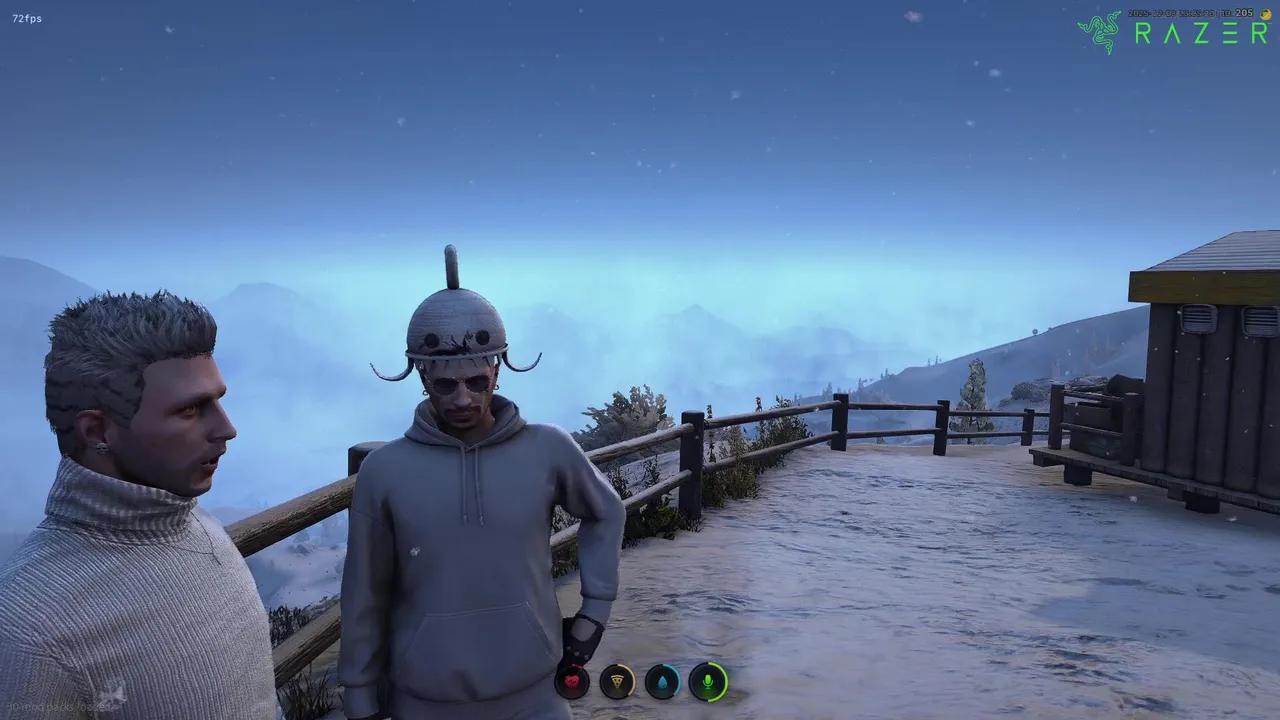Select the red heart health icon

click(572, 682)
